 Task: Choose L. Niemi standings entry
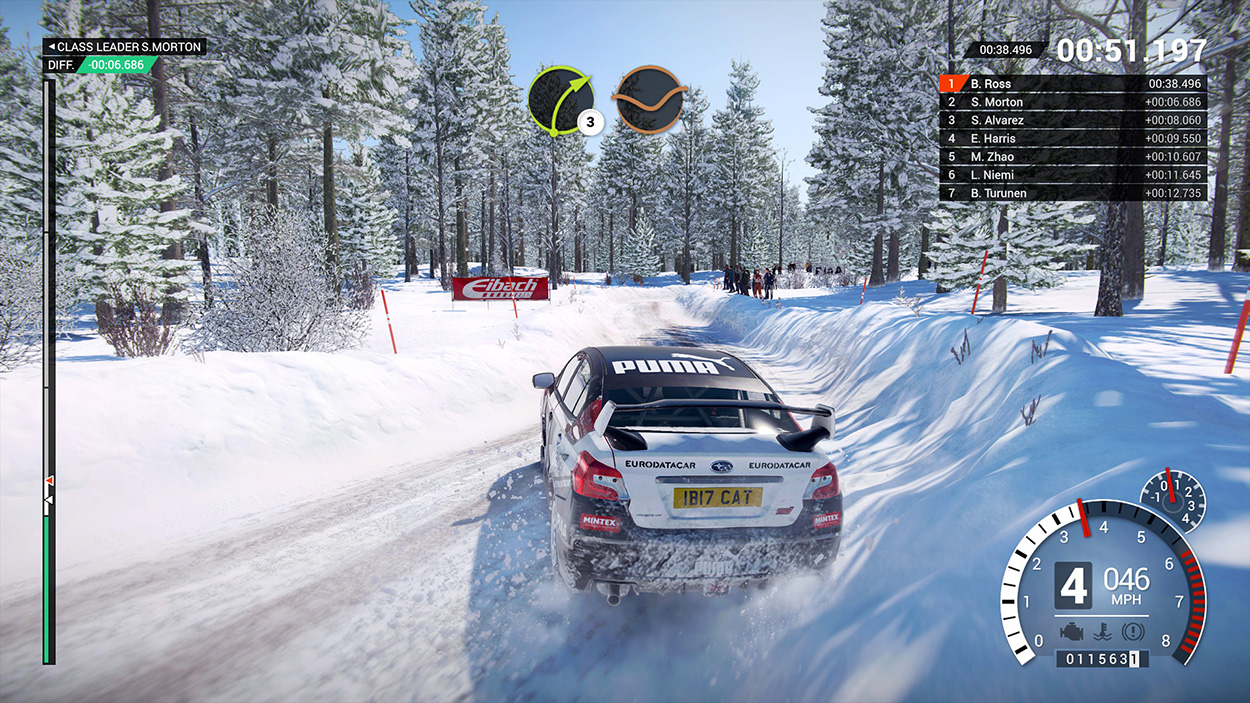tap(1072, 175)
